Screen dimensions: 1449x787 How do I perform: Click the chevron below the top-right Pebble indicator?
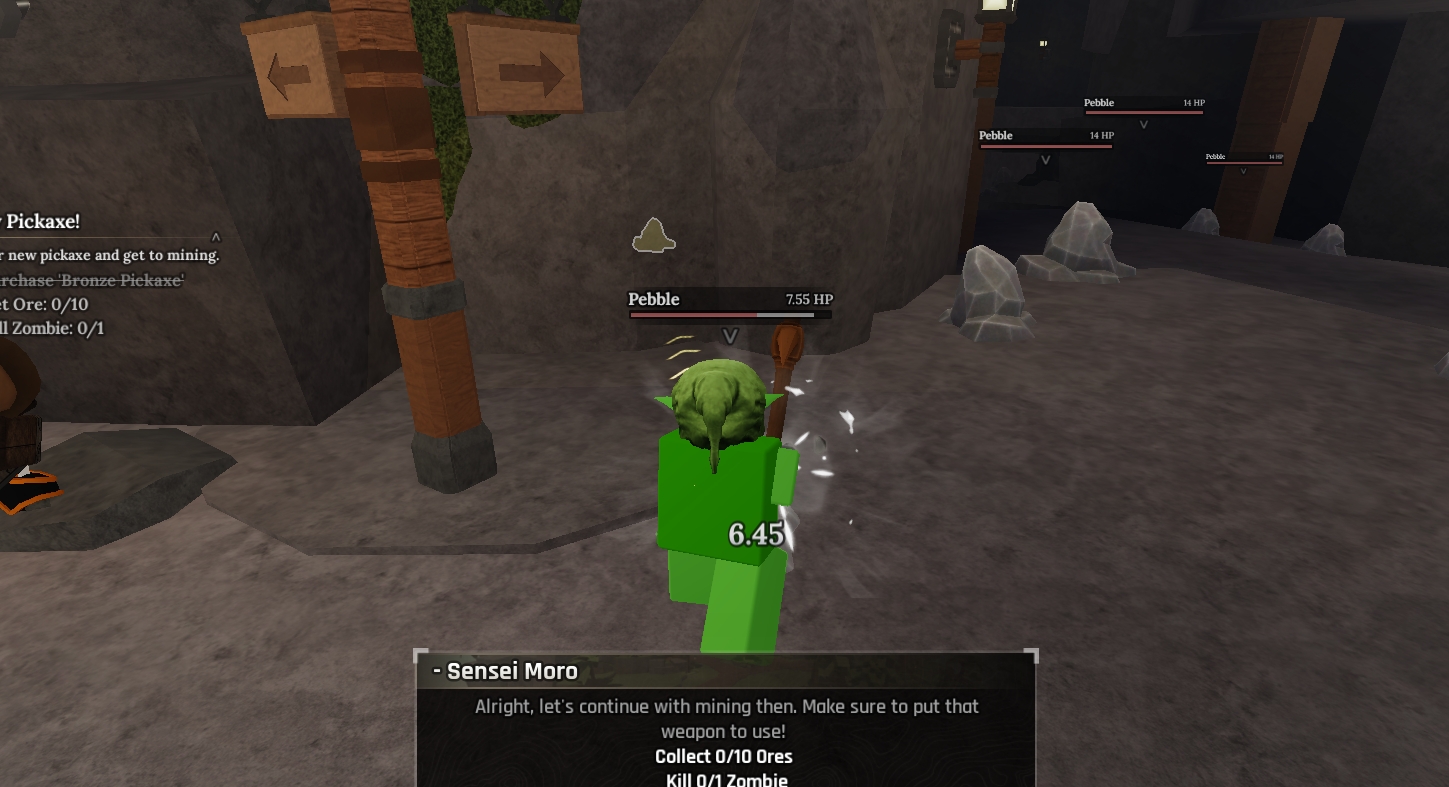pos(1143,125)
